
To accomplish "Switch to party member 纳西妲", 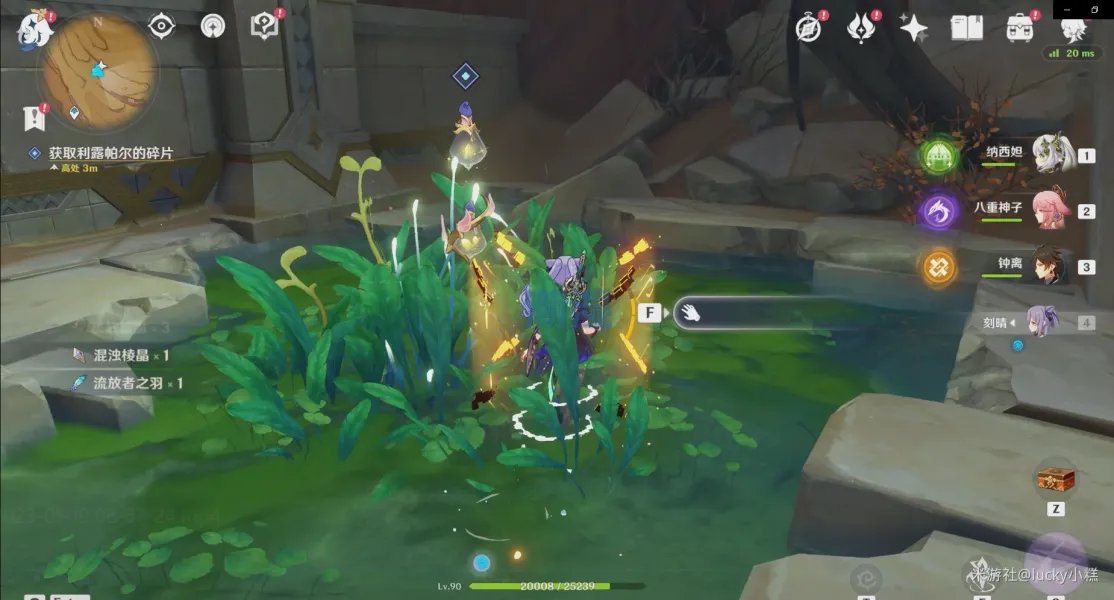I will [1051, 155].
